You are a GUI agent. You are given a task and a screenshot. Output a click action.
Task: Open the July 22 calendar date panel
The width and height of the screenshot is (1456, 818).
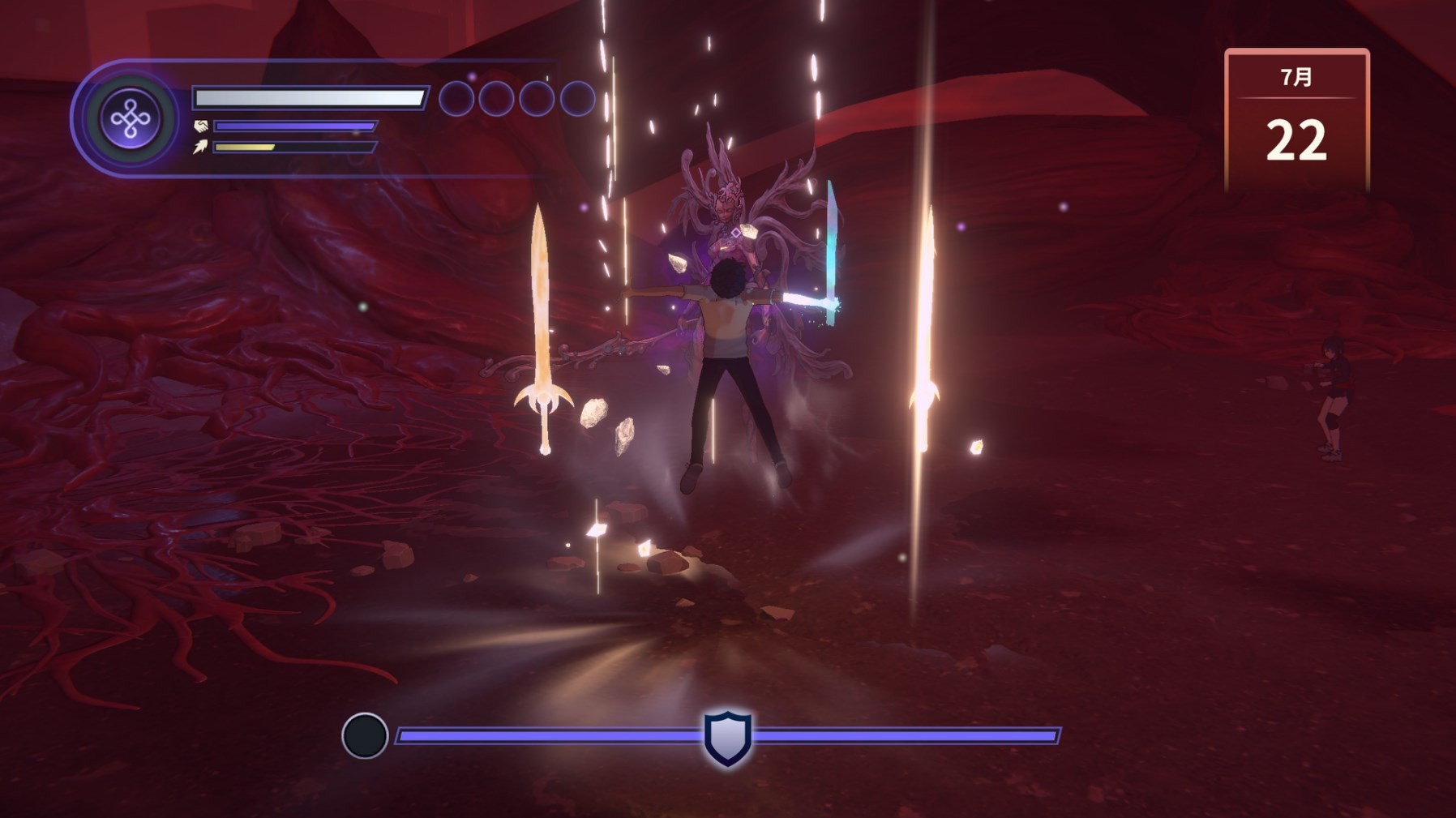[x=1296, y=120]
